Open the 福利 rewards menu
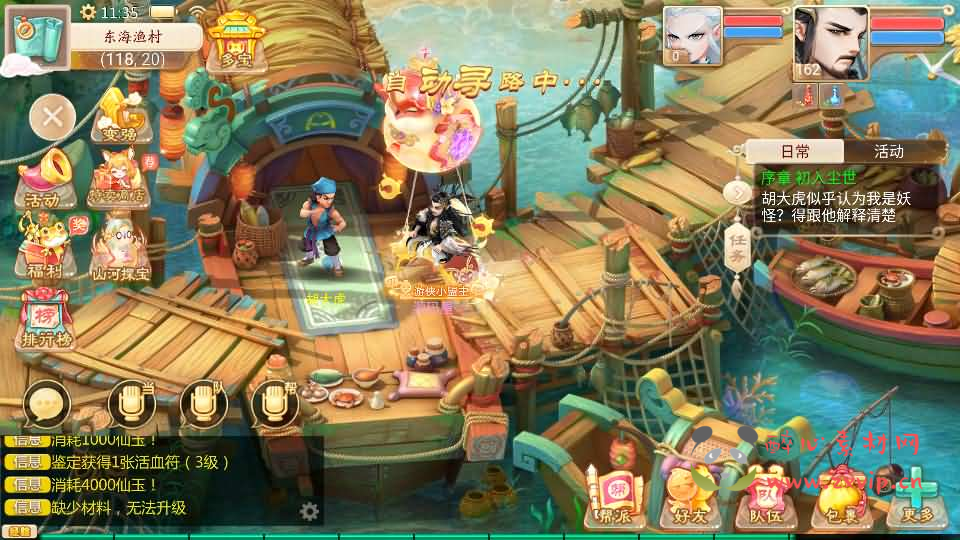This screenshot has width=960, height=540. pos(45,248)
